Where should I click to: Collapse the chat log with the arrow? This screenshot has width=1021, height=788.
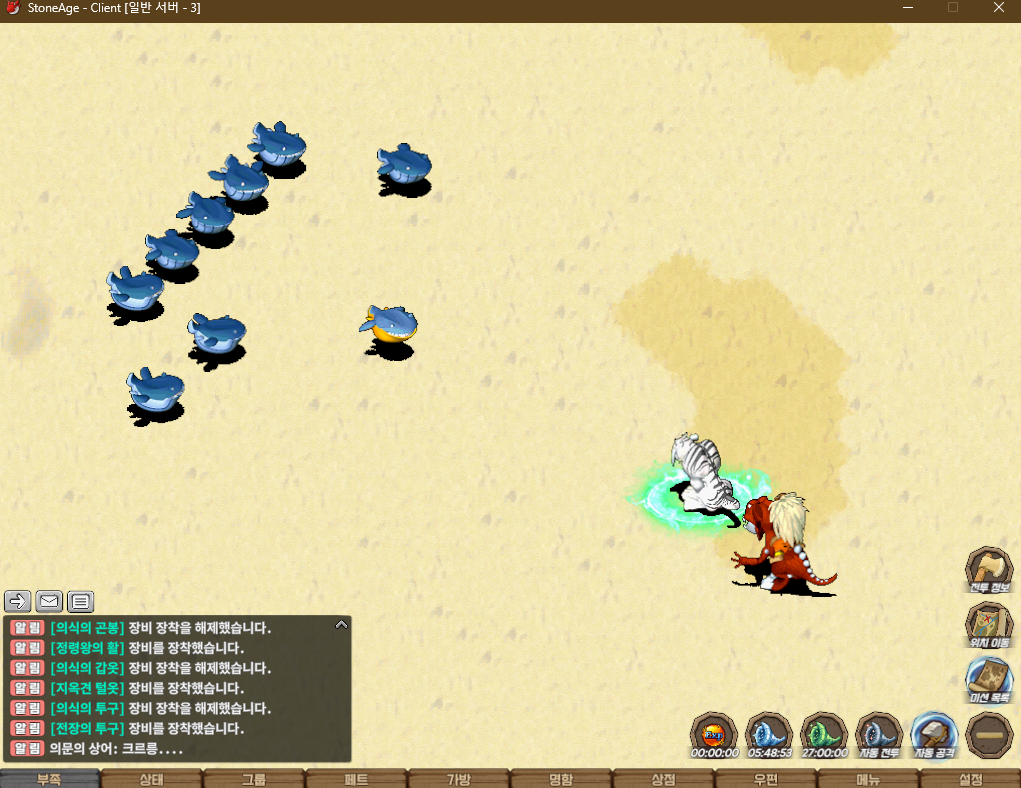click(x=341, y=624)
